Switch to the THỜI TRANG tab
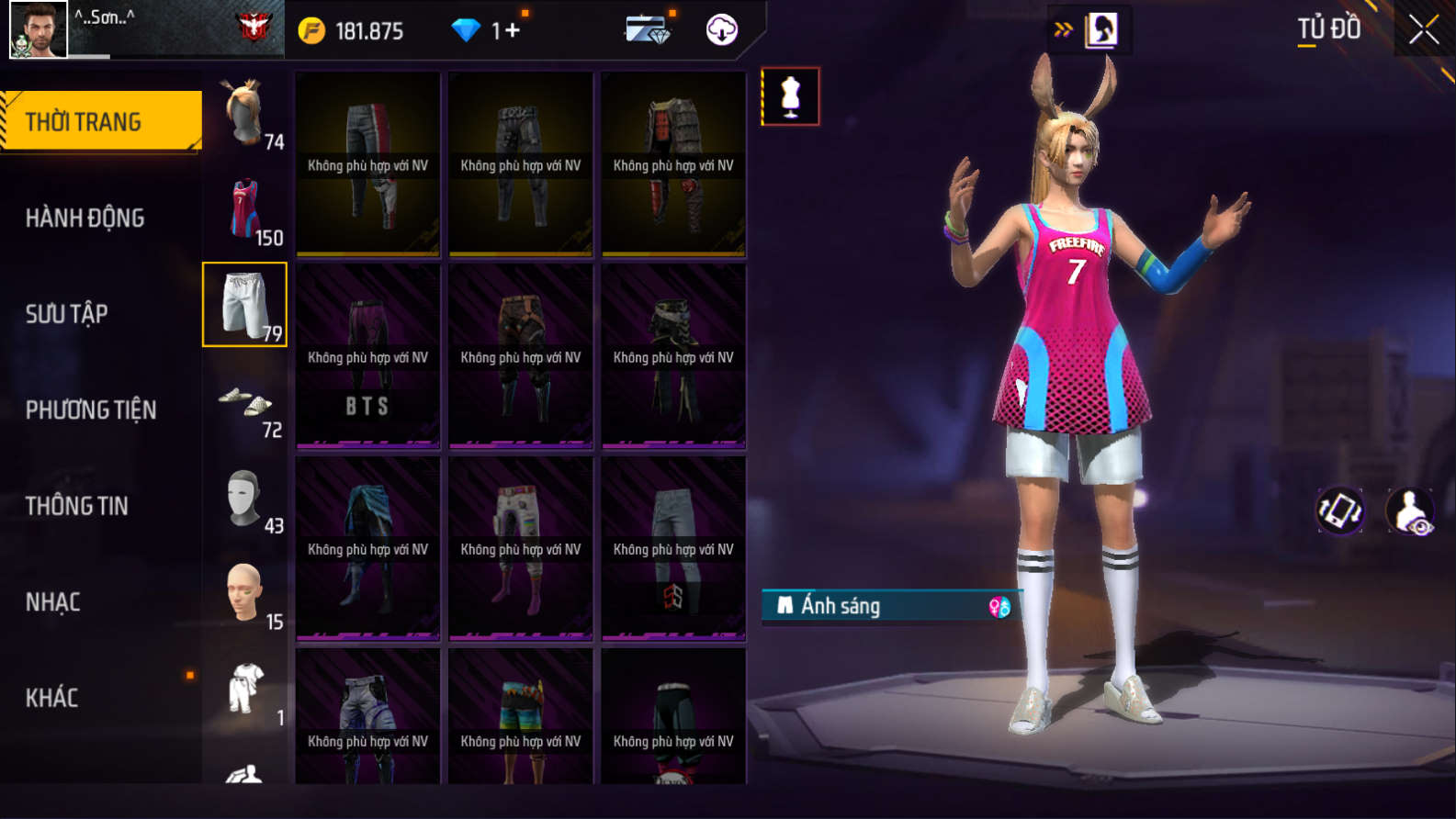The height and width of the screenshot is (819, 1456). [101, 121]
